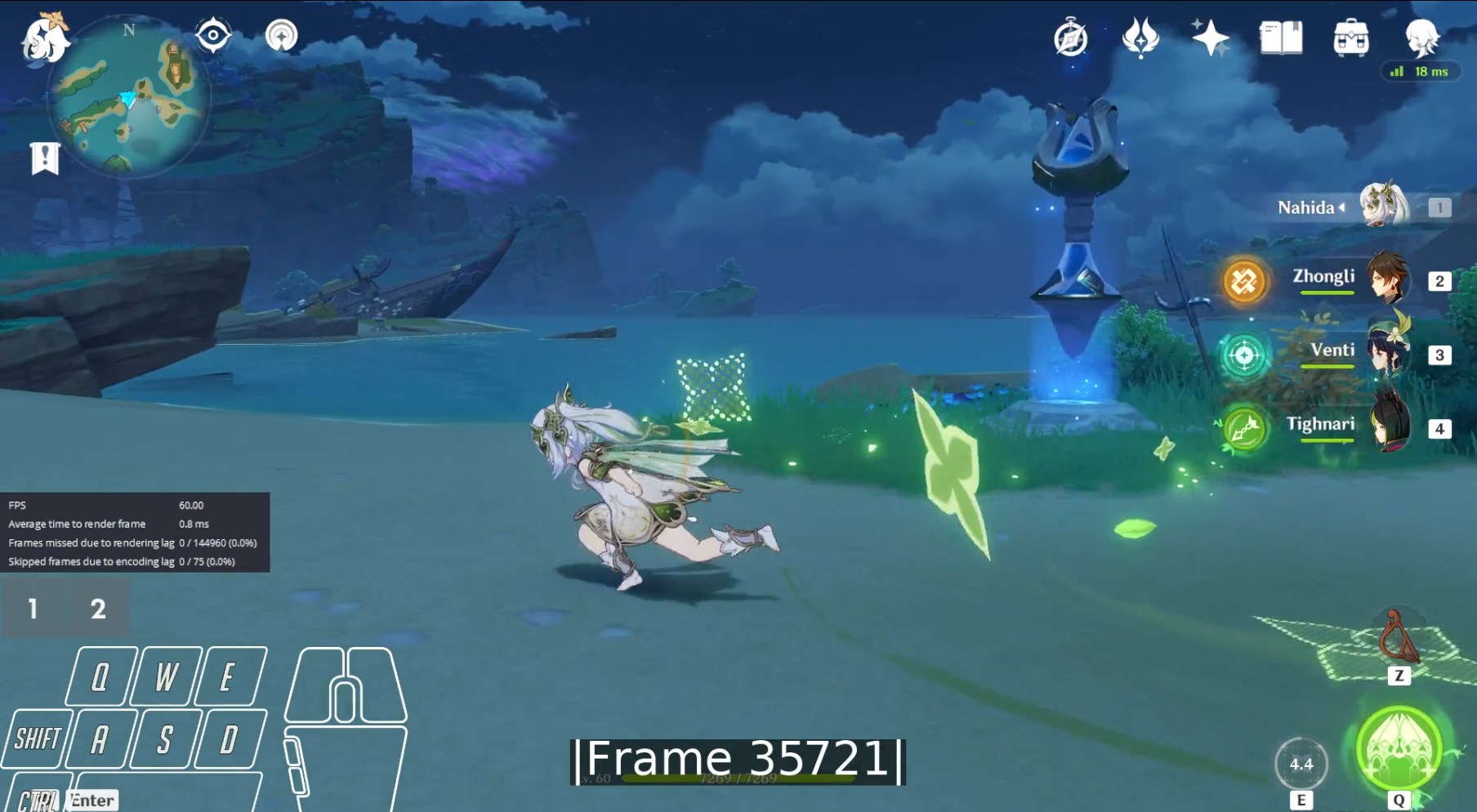Trigger Zhongli's orange Geo burst icon
The width and height of the screenshot is (1477, 812).
[x=1244, y=282]
